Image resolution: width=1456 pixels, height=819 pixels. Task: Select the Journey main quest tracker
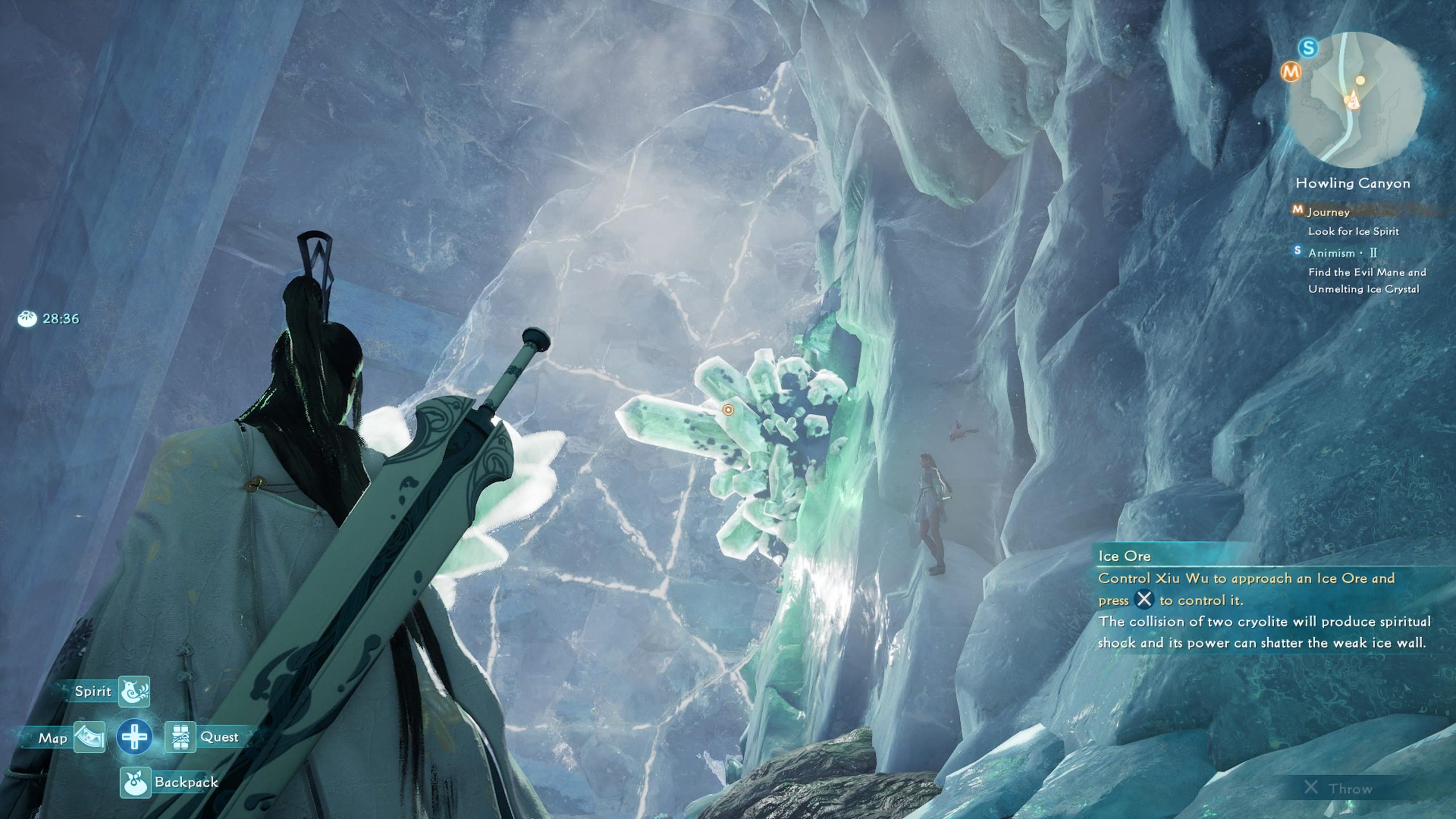(1329, 212)
